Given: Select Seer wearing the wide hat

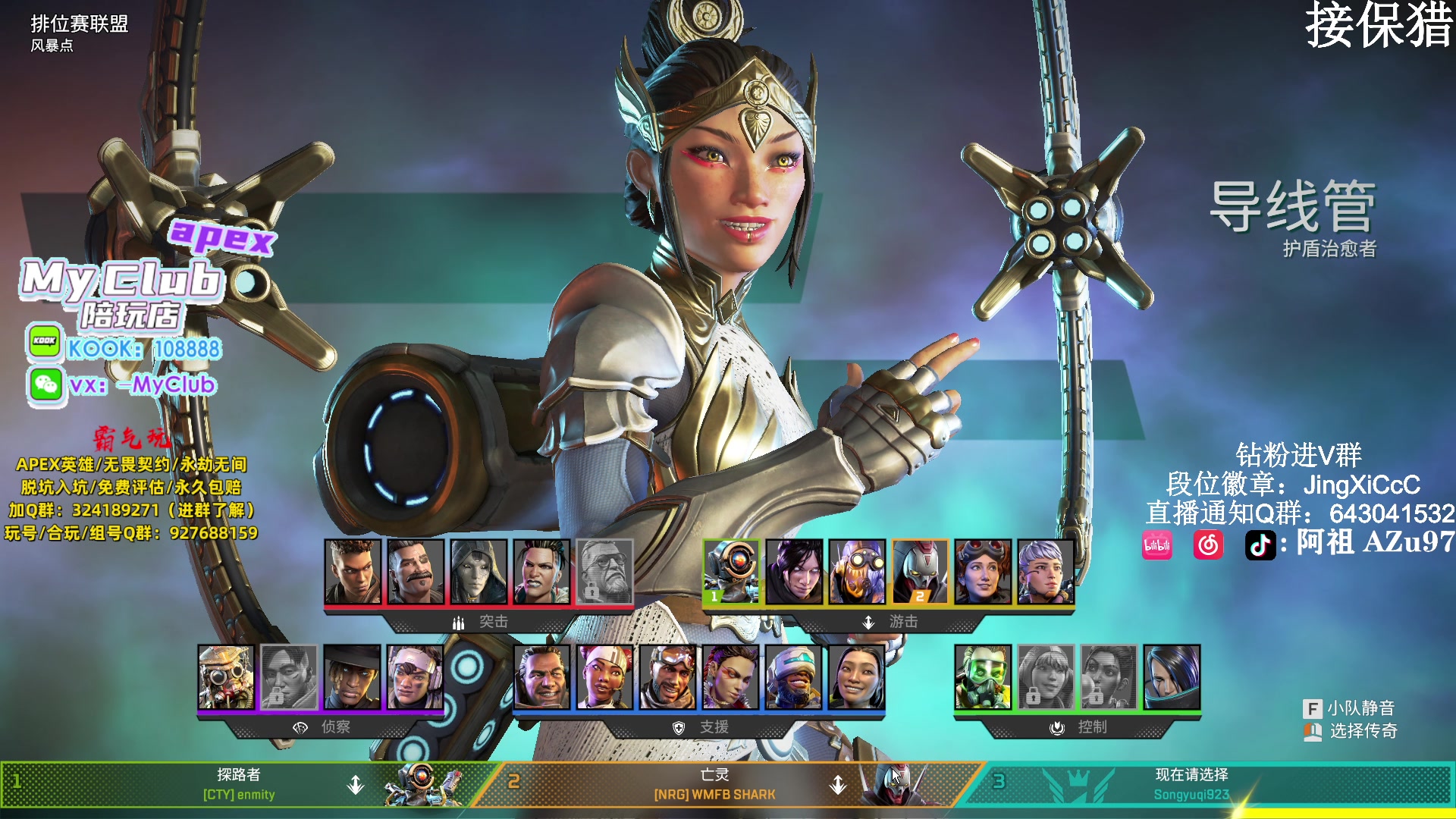Looking at the screenshot, I should tap(352, 676).
